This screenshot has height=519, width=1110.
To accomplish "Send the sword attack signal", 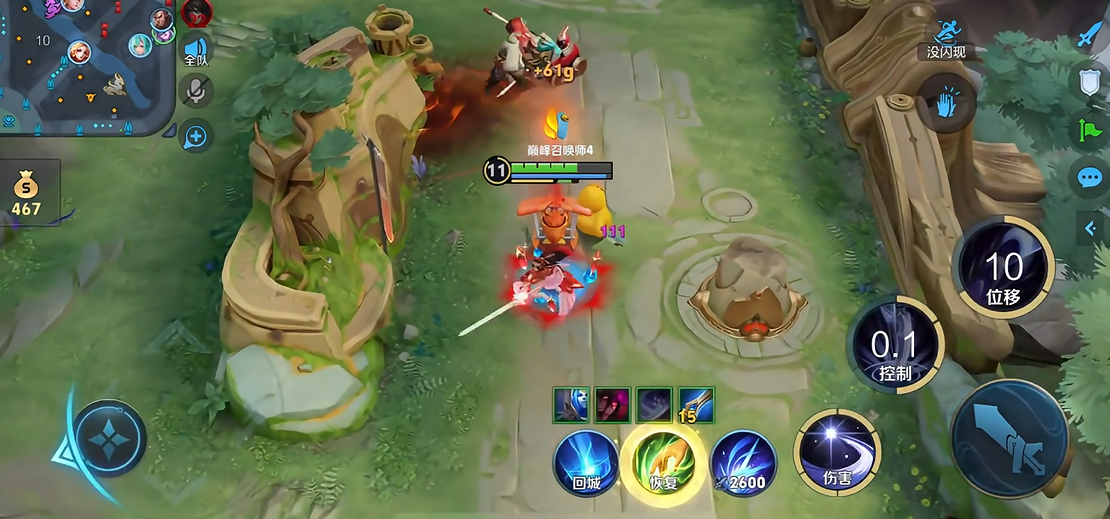I will (x=1089, y=35).
